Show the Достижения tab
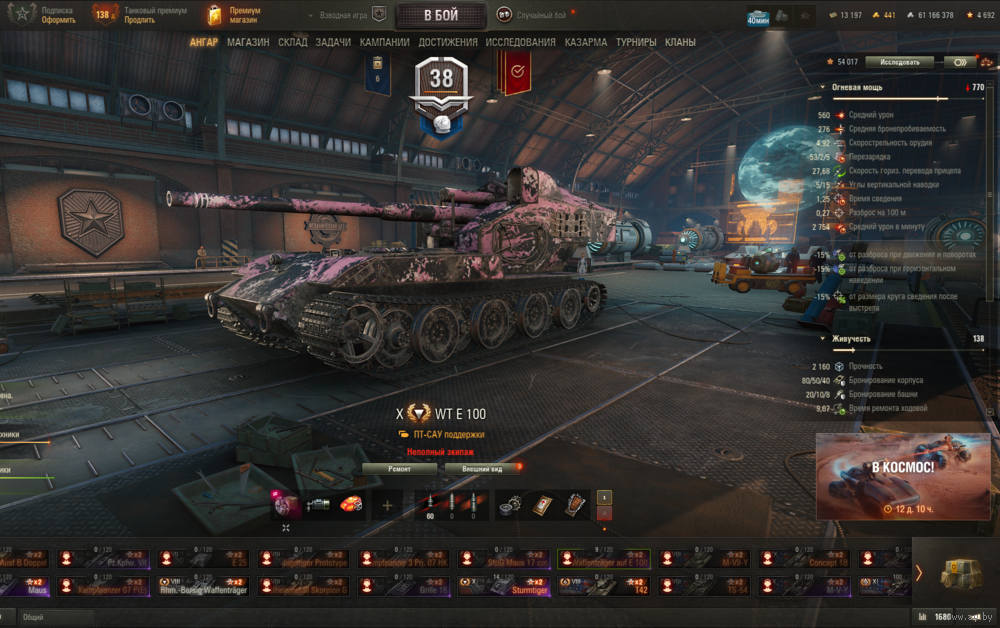Image resolution: width=1000 pixels, height=628 pixels. pos(448,43)
